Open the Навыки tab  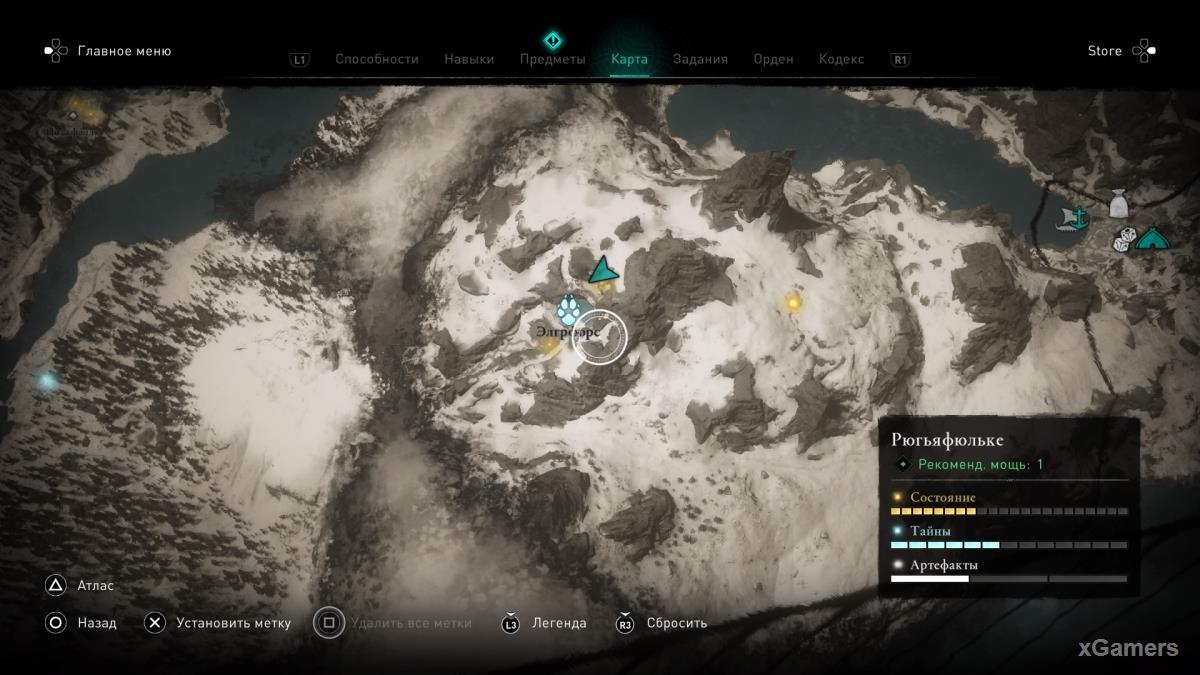click(469, 59)
